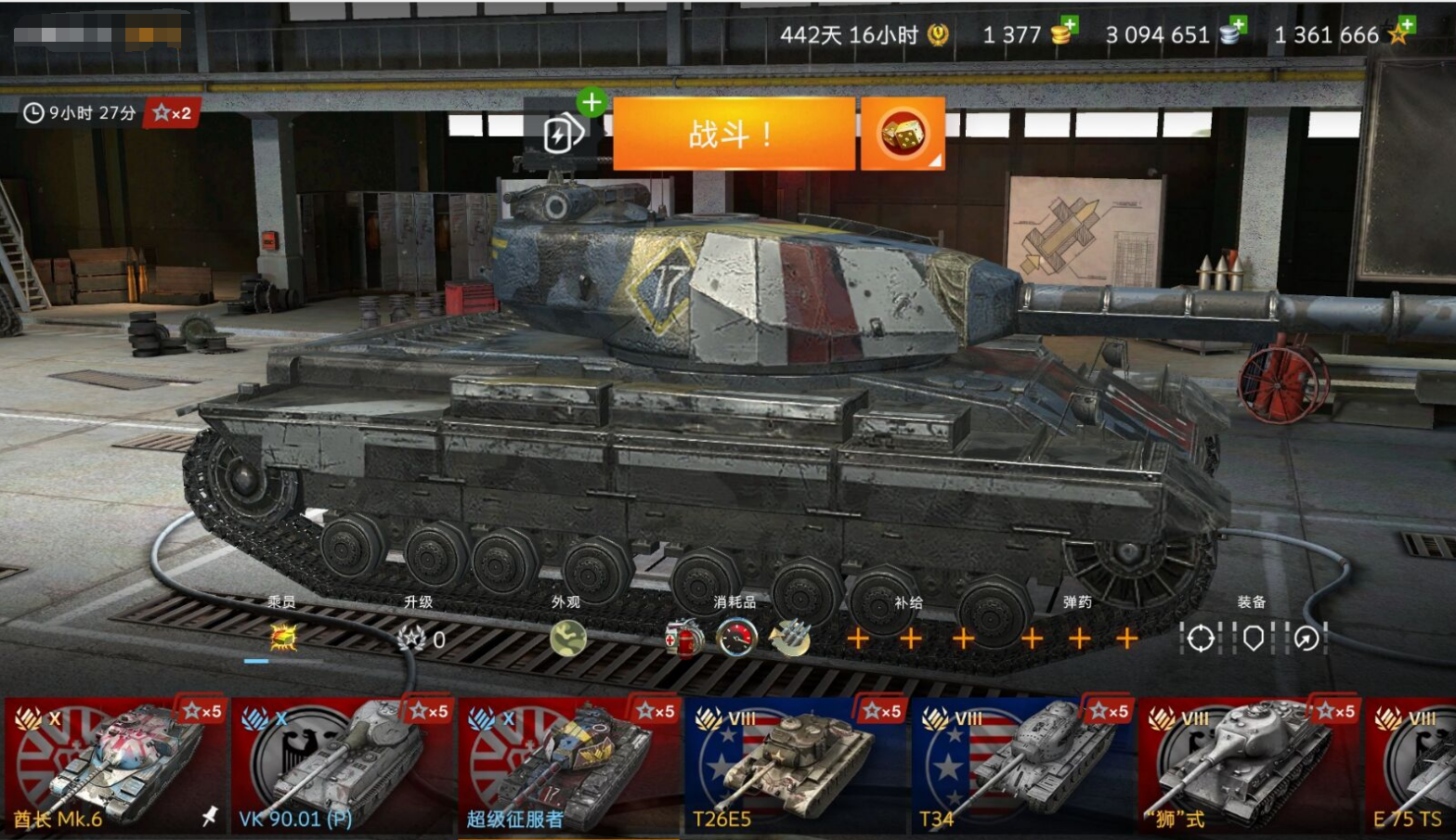This screenshot has width=1456, height=840.
Task: Open the ammo (弹药) plus expander
Action: 1080,639
